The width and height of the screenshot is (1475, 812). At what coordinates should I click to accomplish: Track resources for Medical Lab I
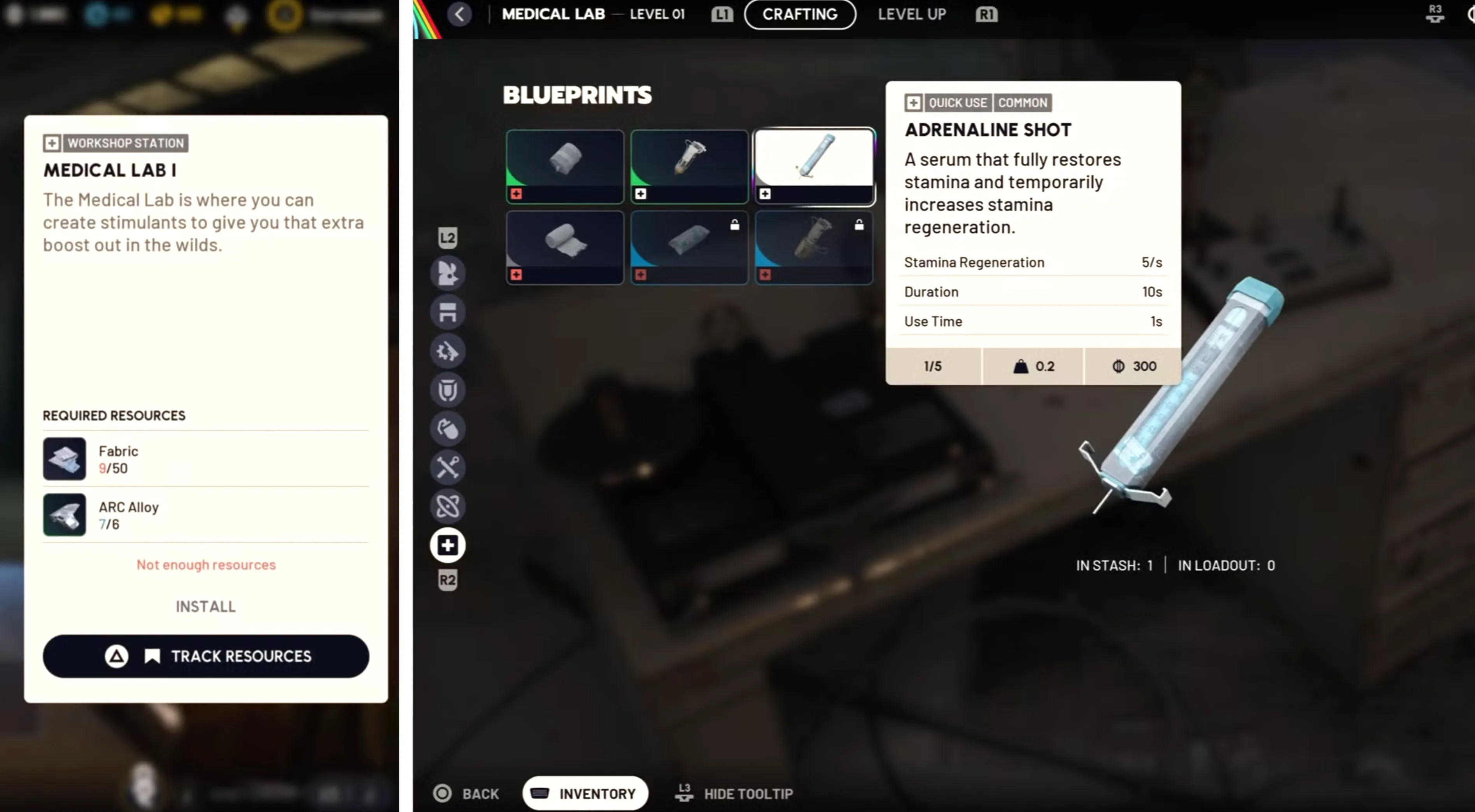coord(205,656)
